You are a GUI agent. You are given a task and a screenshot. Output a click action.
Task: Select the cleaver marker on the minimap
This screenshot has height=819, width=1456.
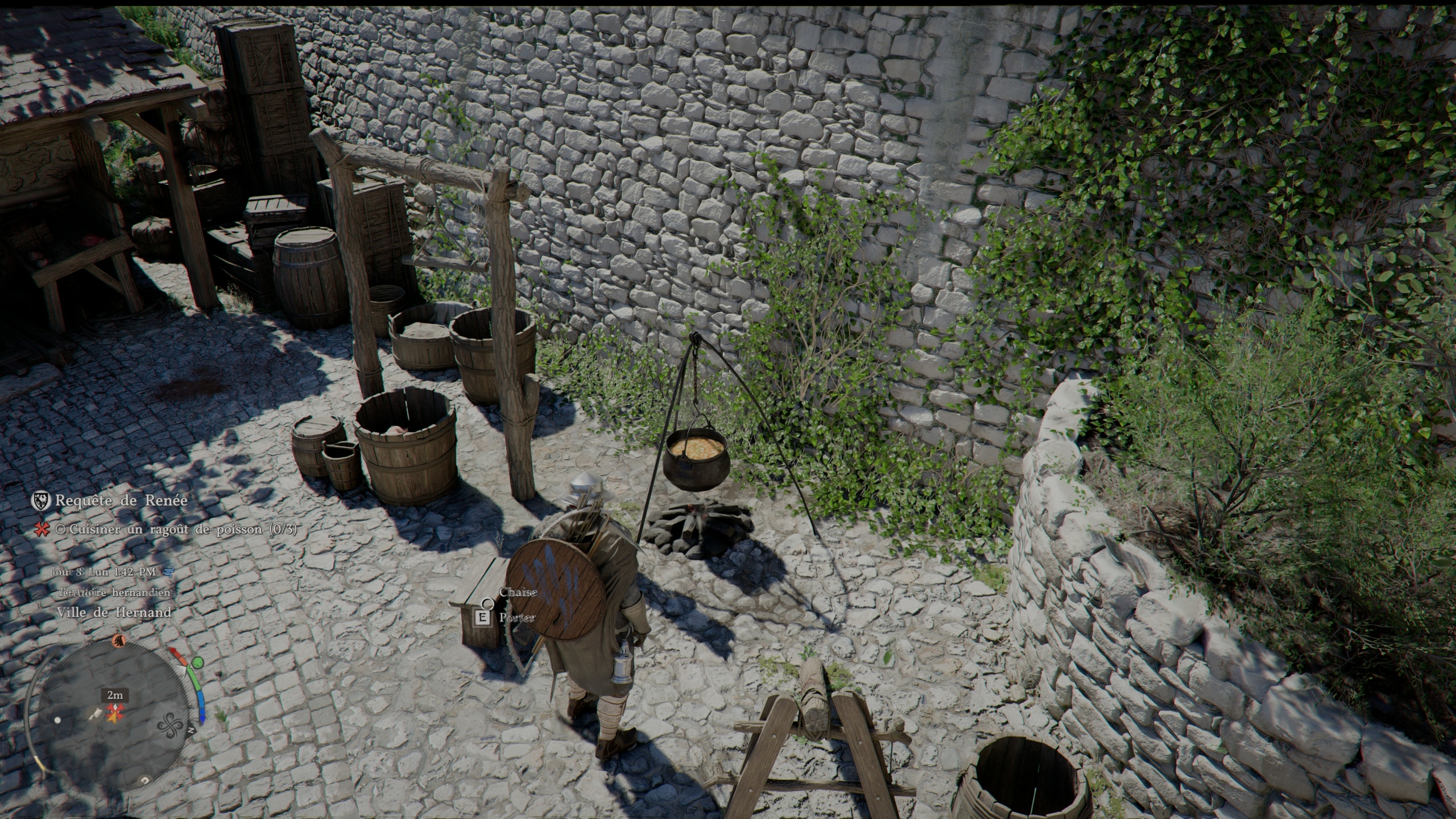(x=96, y=713)
